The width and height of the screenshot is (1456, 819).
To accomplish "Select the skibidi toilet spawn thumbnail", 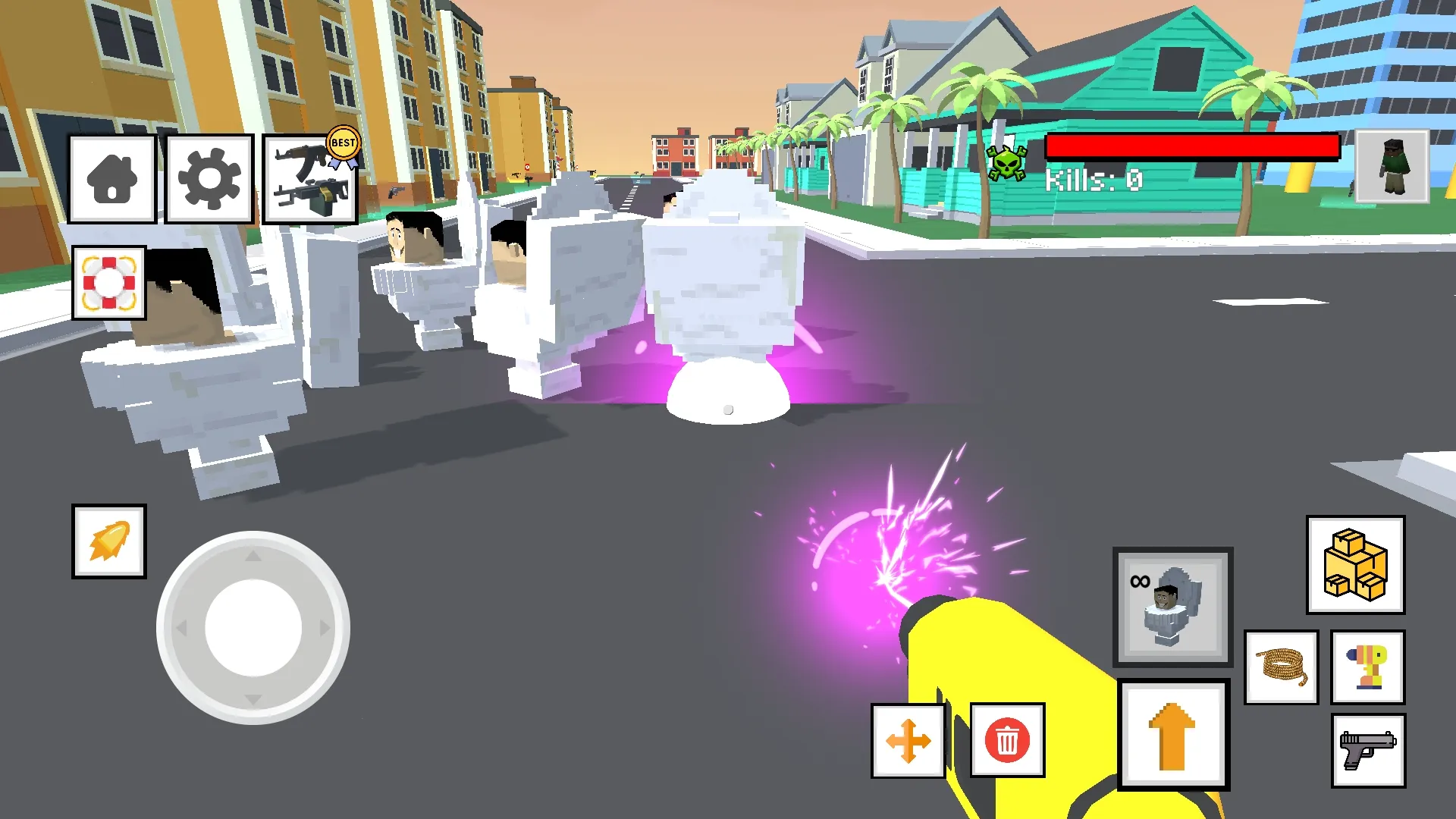I will (1172, 607).
